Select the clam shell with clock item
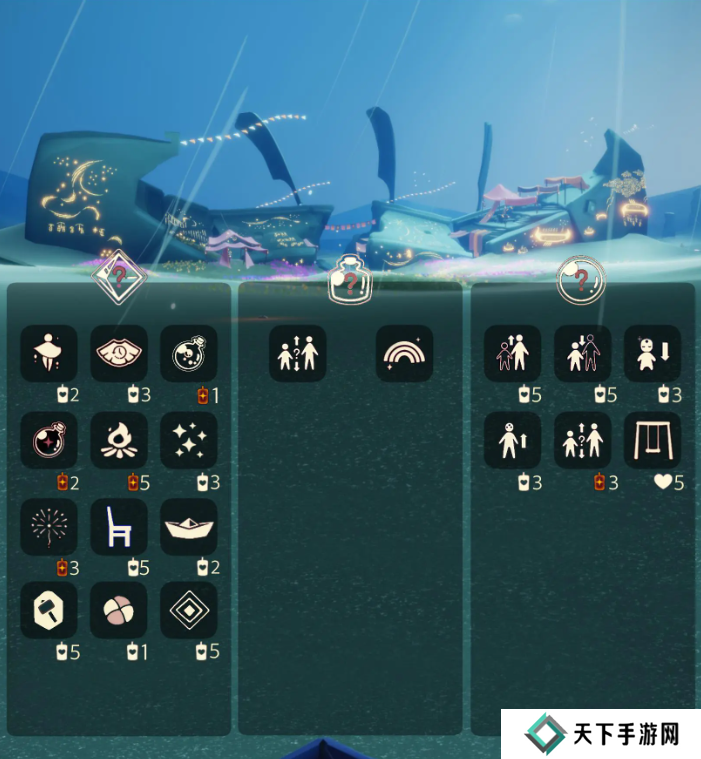 119,353
